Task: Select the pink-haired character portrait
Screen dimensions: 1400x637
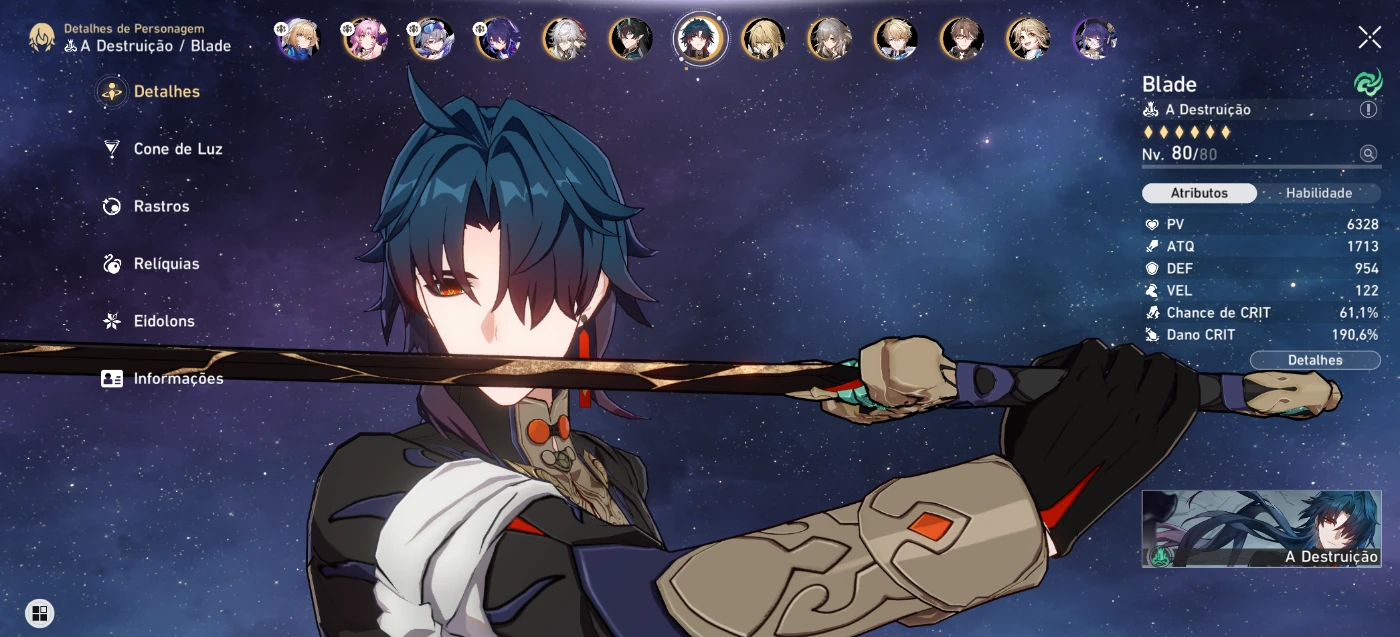Action: click(x=365, y=39)
